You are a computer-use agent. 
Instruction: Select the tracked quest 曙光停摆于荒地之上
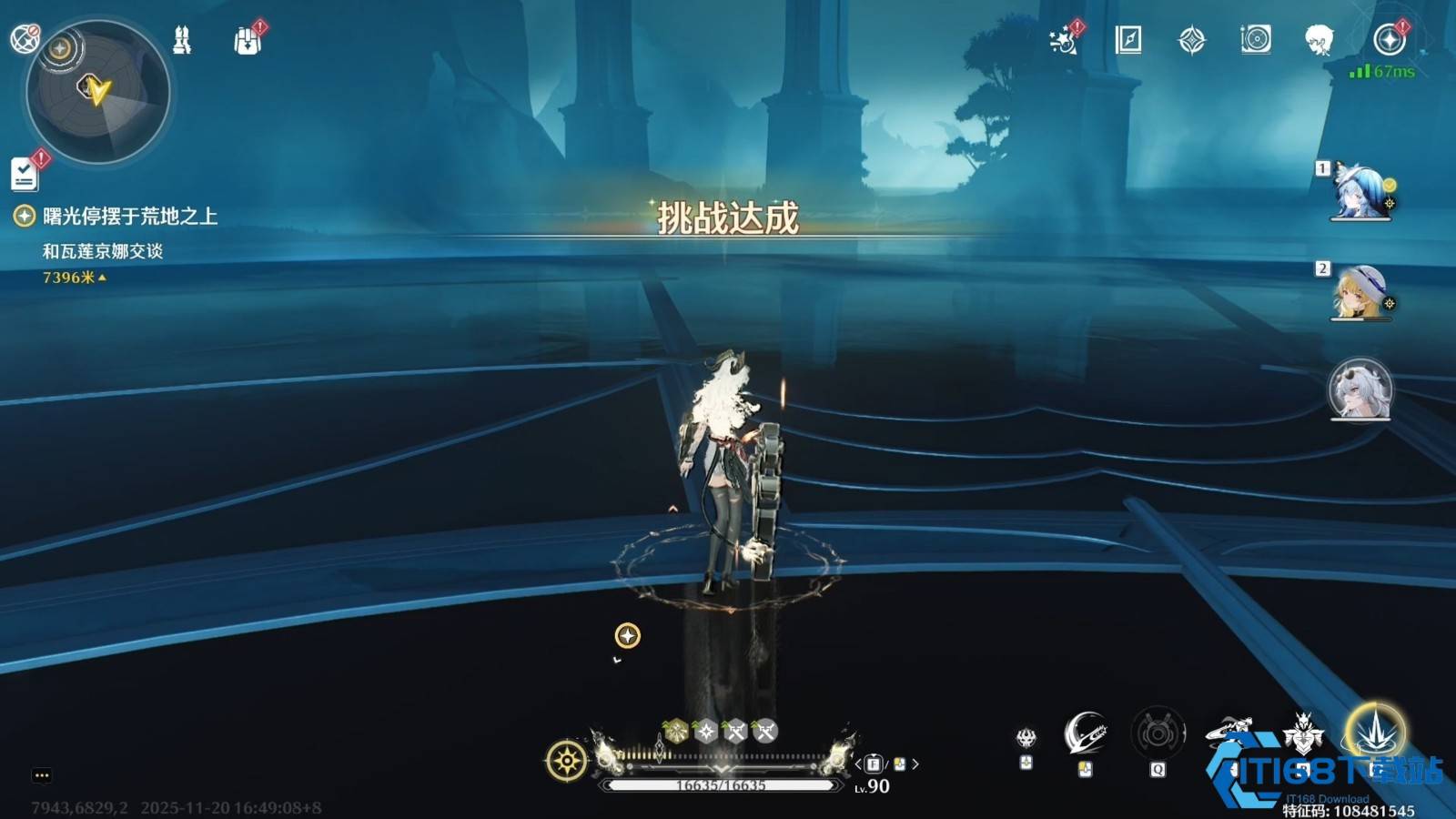coord(129,217)
